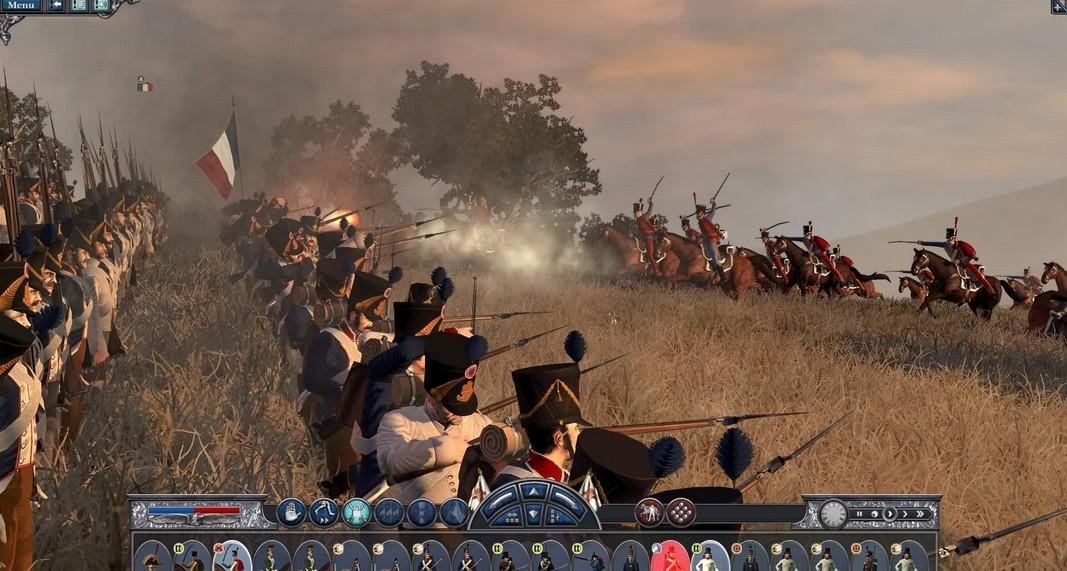Image resolution: width=1067 pixels, height=571 pixels.
Task: Click the canister shot dots icon
Action: tap(681, 512)
